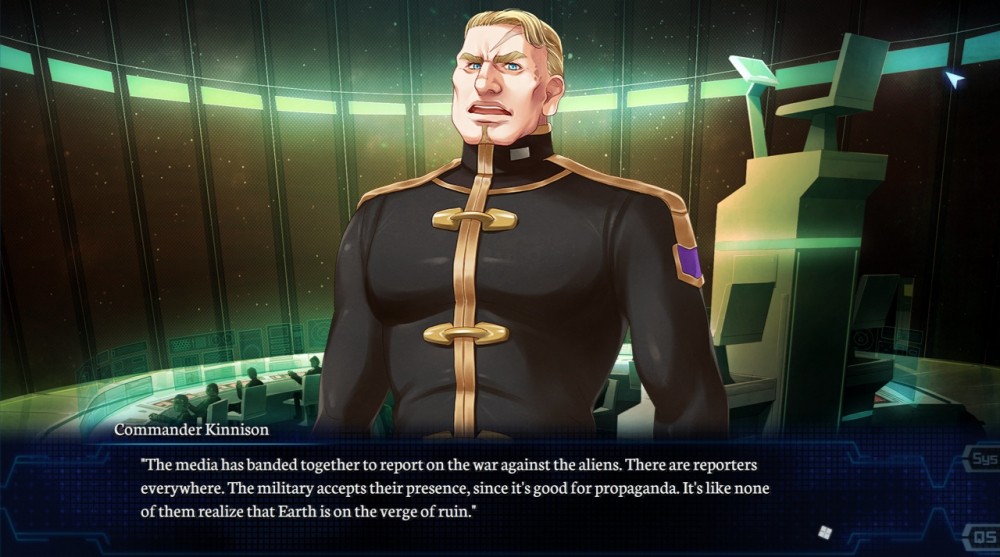Click the spinning continue indicator

point(825,532)
